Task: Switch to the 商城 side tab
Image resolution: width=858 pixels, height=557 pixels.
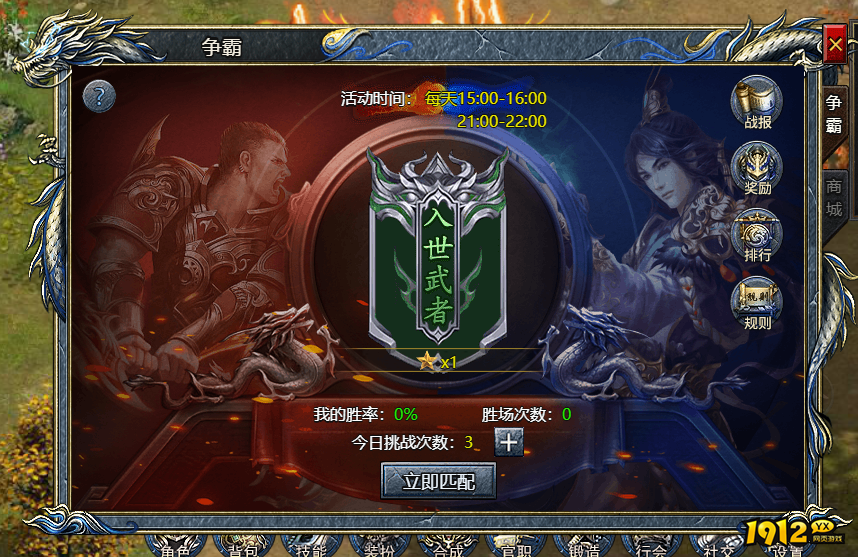Action: [833, 197]
